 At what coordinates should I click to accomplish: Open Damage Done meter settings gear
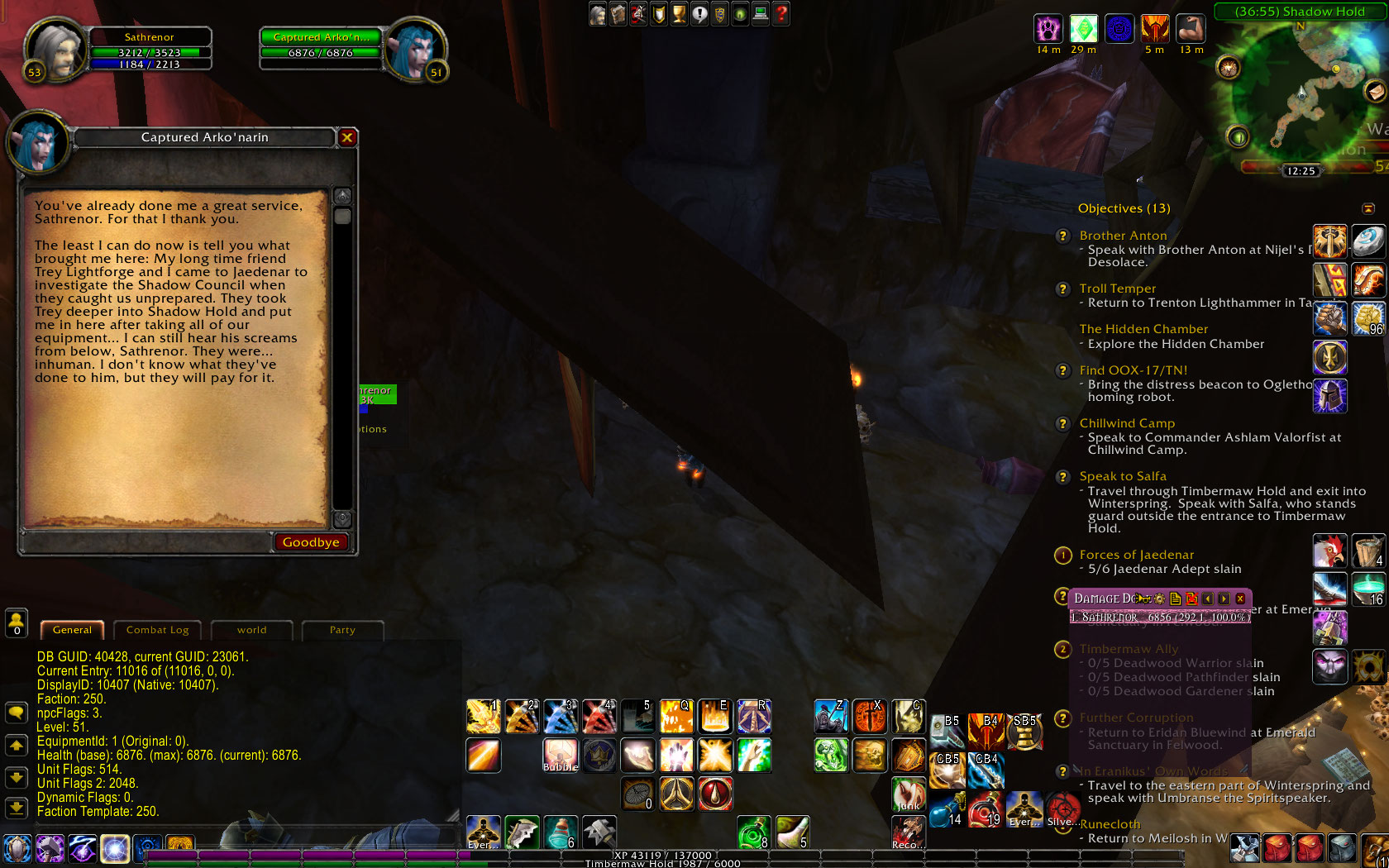pyautogui.click(x=1159, y=599)
